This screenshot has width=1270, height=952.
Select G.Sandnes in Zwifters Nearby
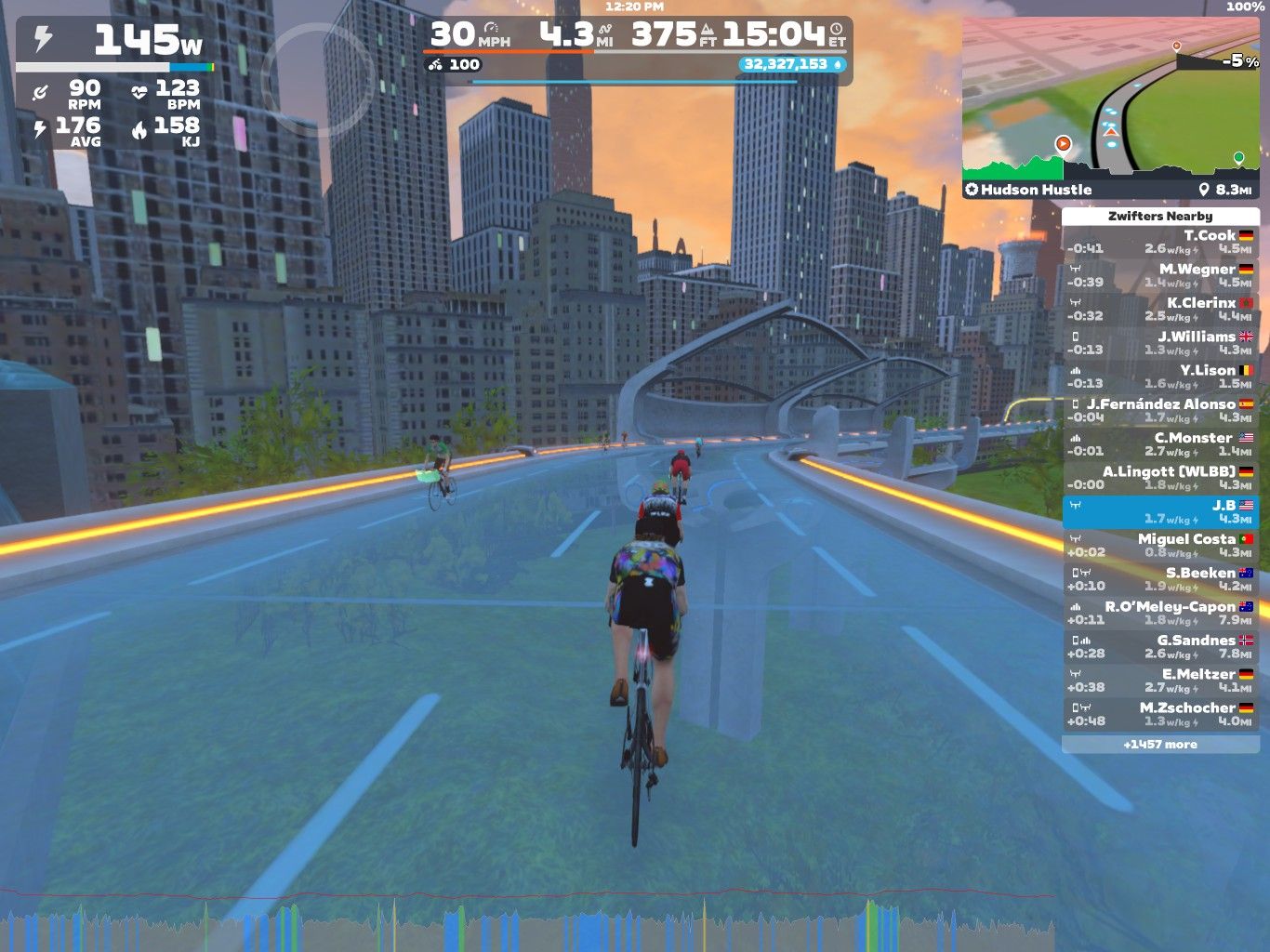coord(1160,646)
